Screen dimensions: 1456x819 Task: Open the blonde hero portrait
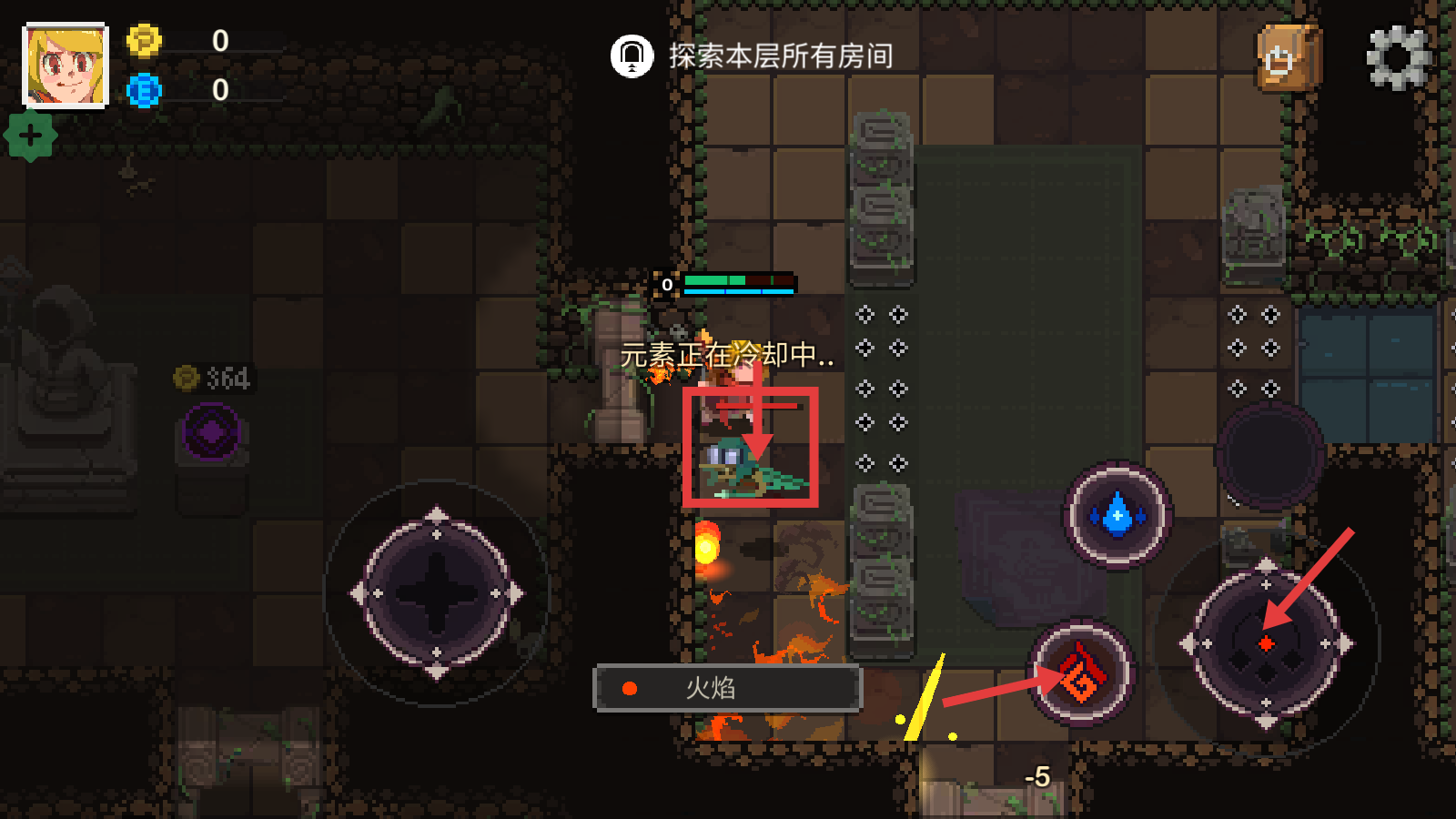66,66
